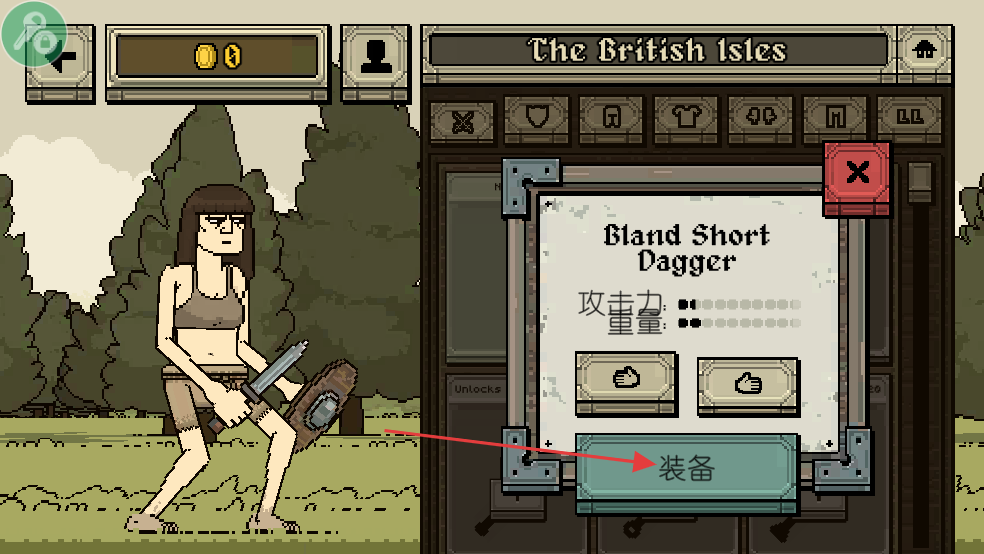Close the Bland Short Dagger popup
The height and width of the screenshot is (554, 984).
tap(857, 173)
